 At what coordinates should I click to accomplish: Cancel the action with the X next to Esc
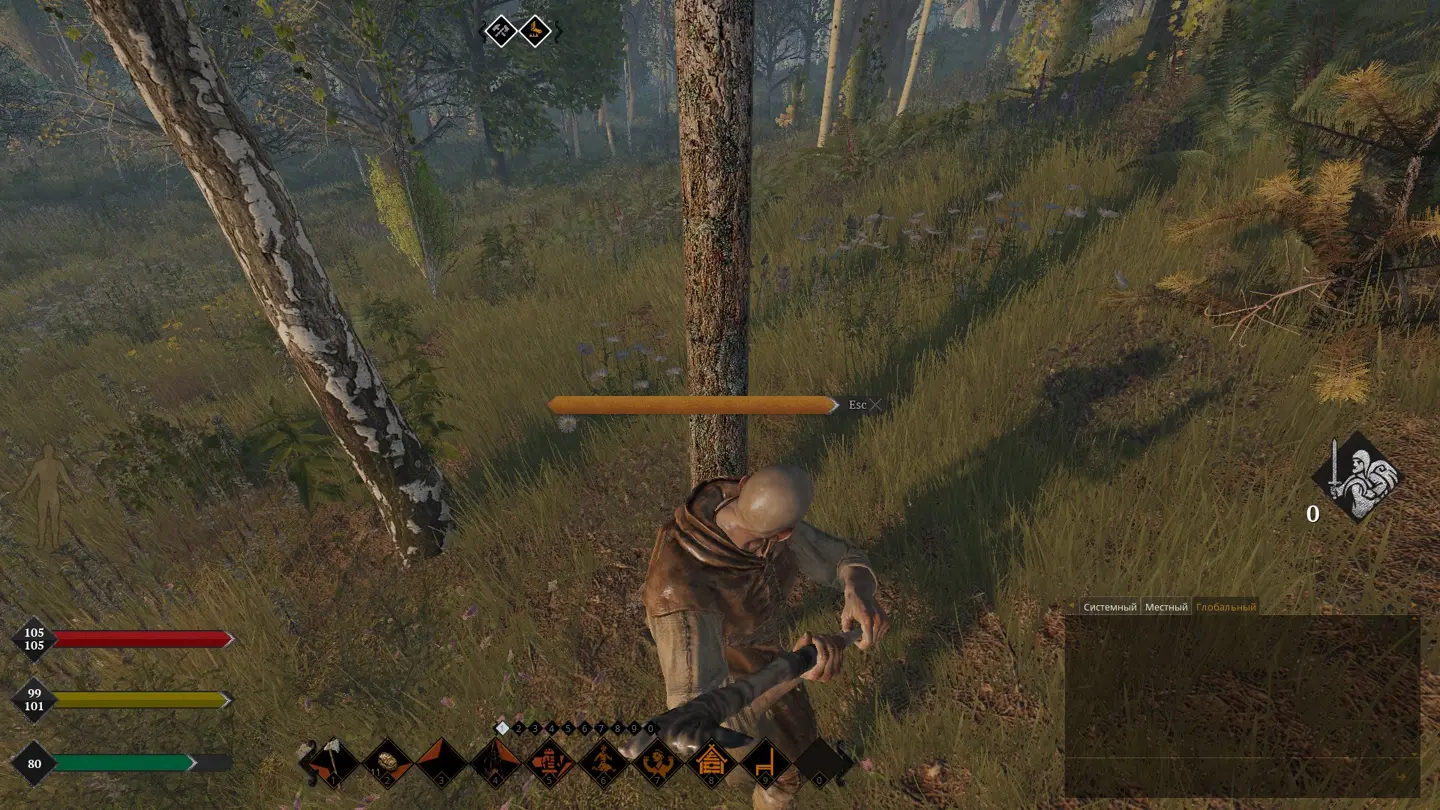(x=876, y=405)
